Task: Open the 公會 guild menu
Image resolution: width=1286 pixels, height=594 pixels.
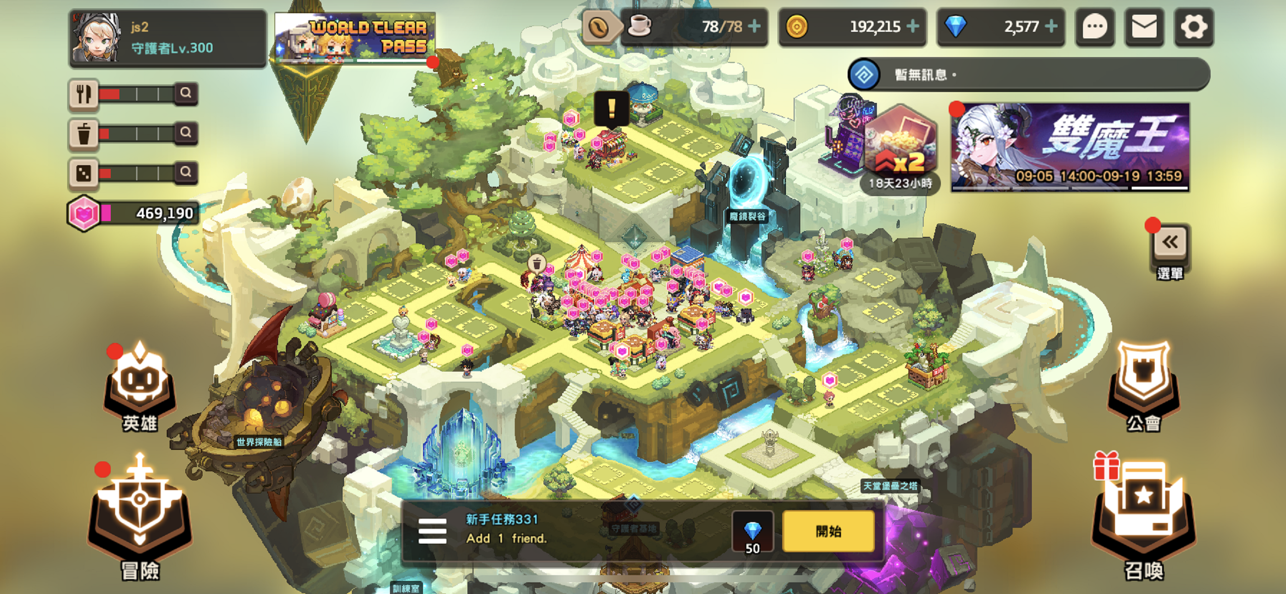Action: pyautogui.click(x=1143, y=385)
